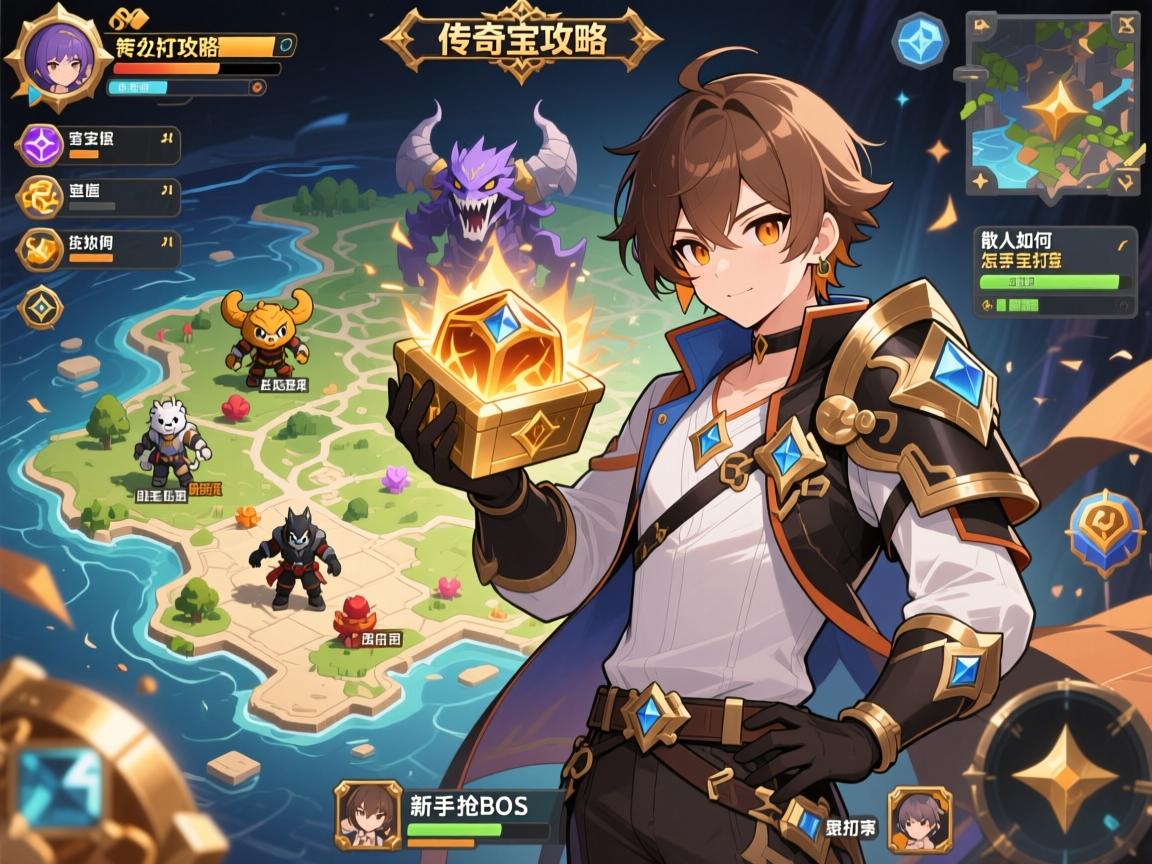Screen dimensions: 1152x864
Task: Open the 散人如何 quest tracker panel
Action: (1055, 271)
